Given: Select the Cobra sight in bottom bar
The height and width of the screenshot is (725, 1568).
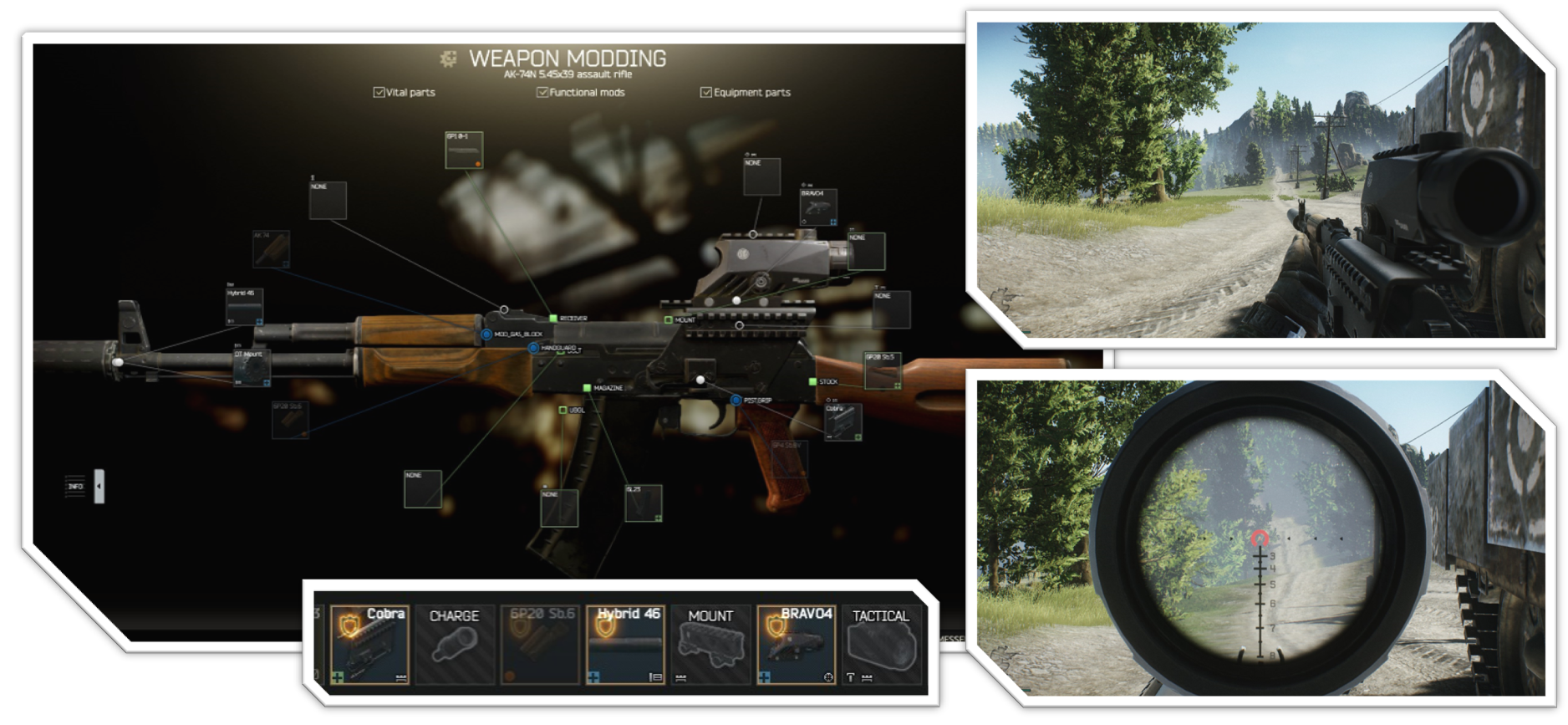Looking at the screenshot, I should 369,645.
